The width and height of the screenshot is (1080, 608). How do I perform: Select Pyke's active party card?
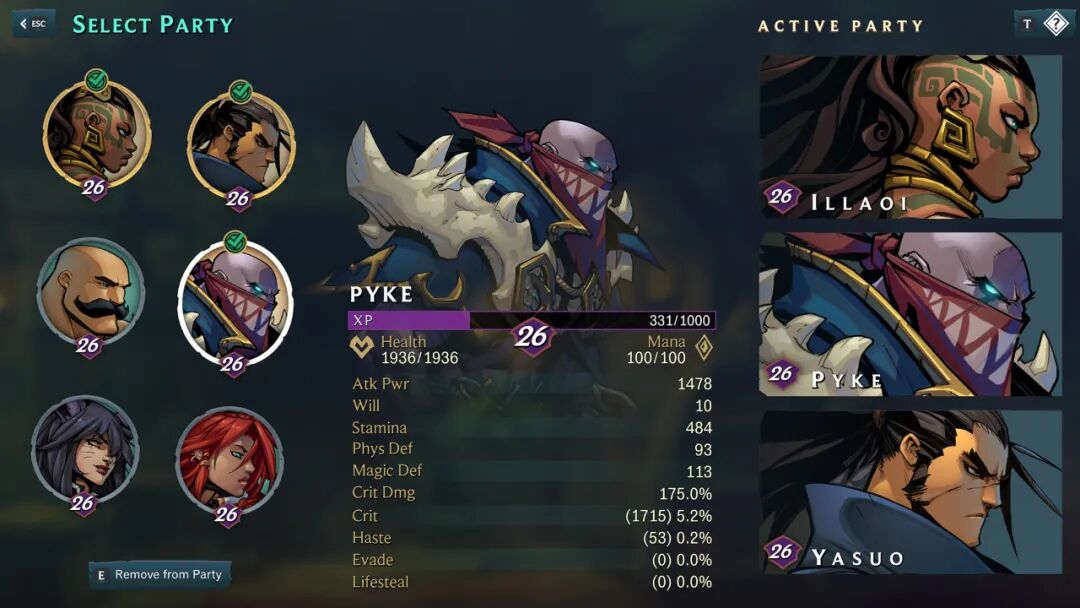coord(910,314)
